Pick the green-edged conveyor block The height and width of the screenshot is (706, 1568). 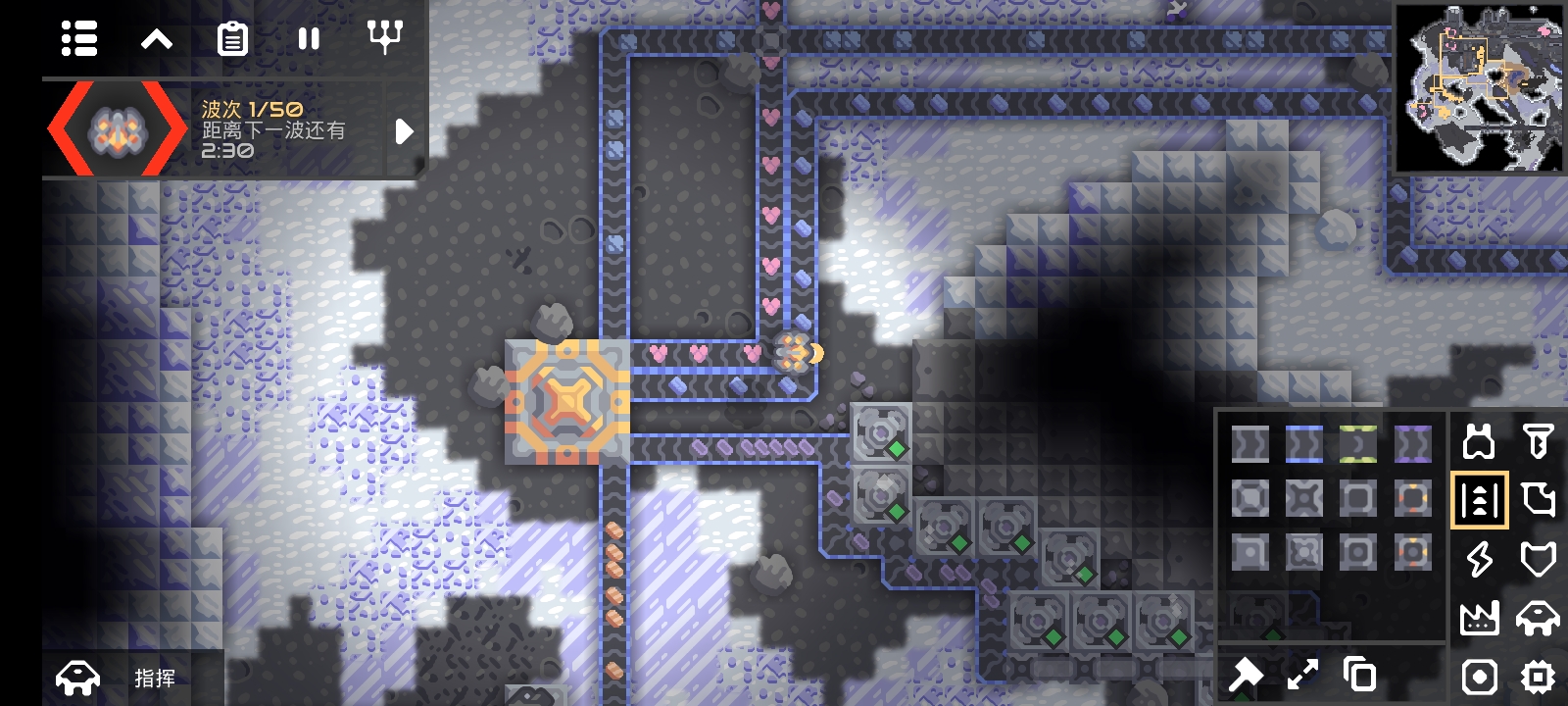[1357, 444]
